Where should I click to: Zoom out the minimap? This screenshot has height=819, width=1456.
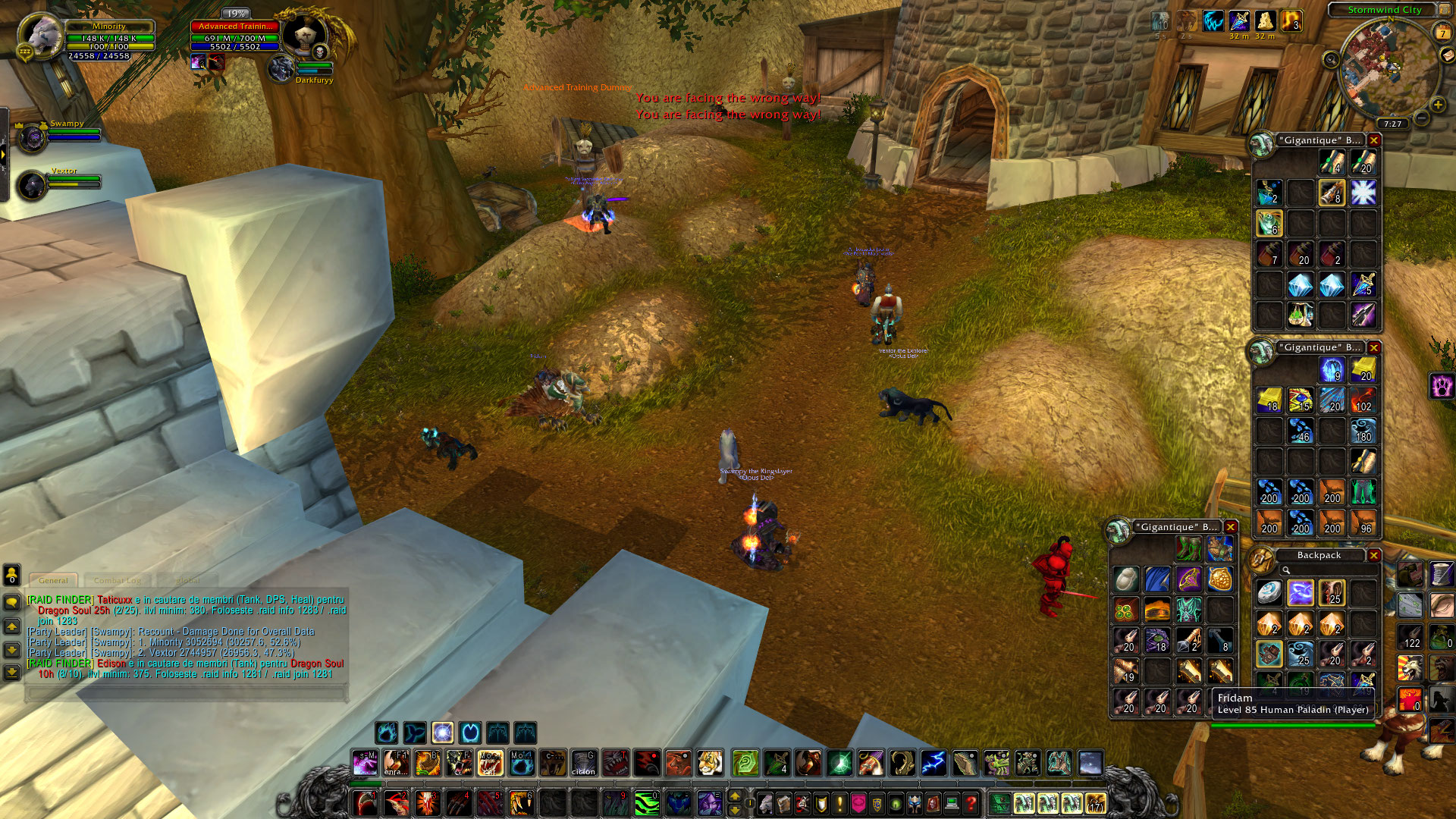(1422, 118)
